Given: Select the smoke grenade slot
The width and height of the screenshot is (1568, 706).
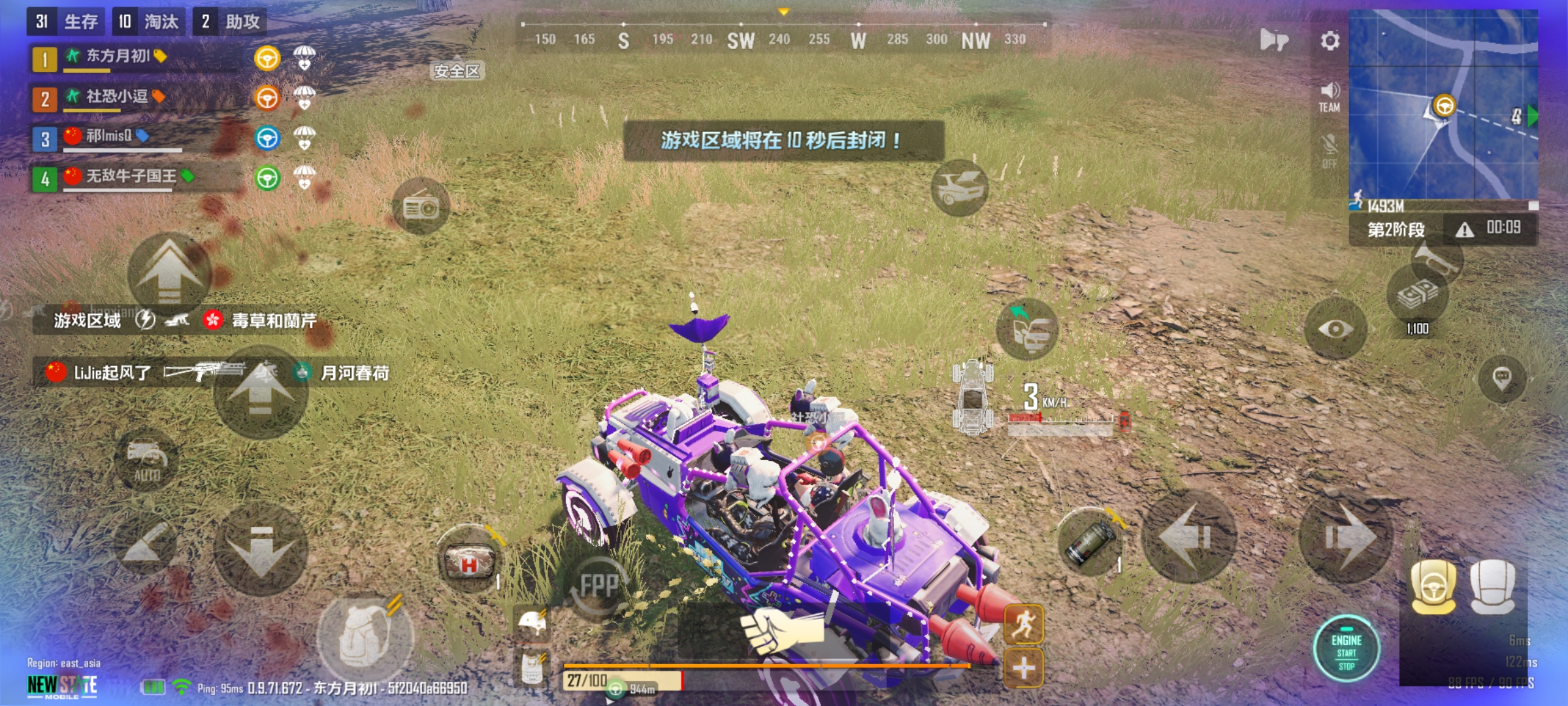Looking at the screenshot, I should tap(1090, 543).
